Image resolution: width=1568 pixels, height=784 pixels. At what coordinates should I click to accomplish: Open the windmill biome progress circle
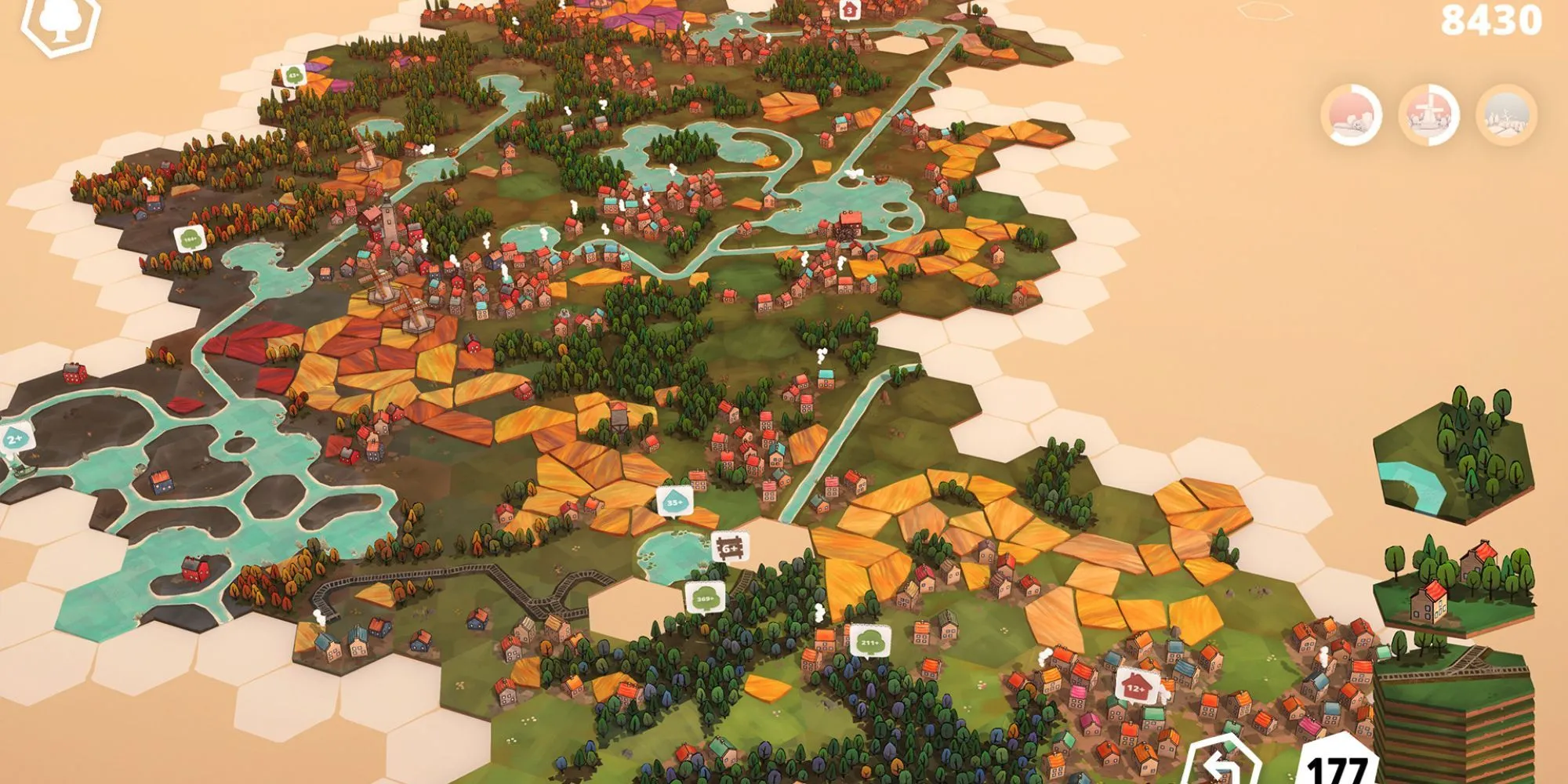[1429, 115]
